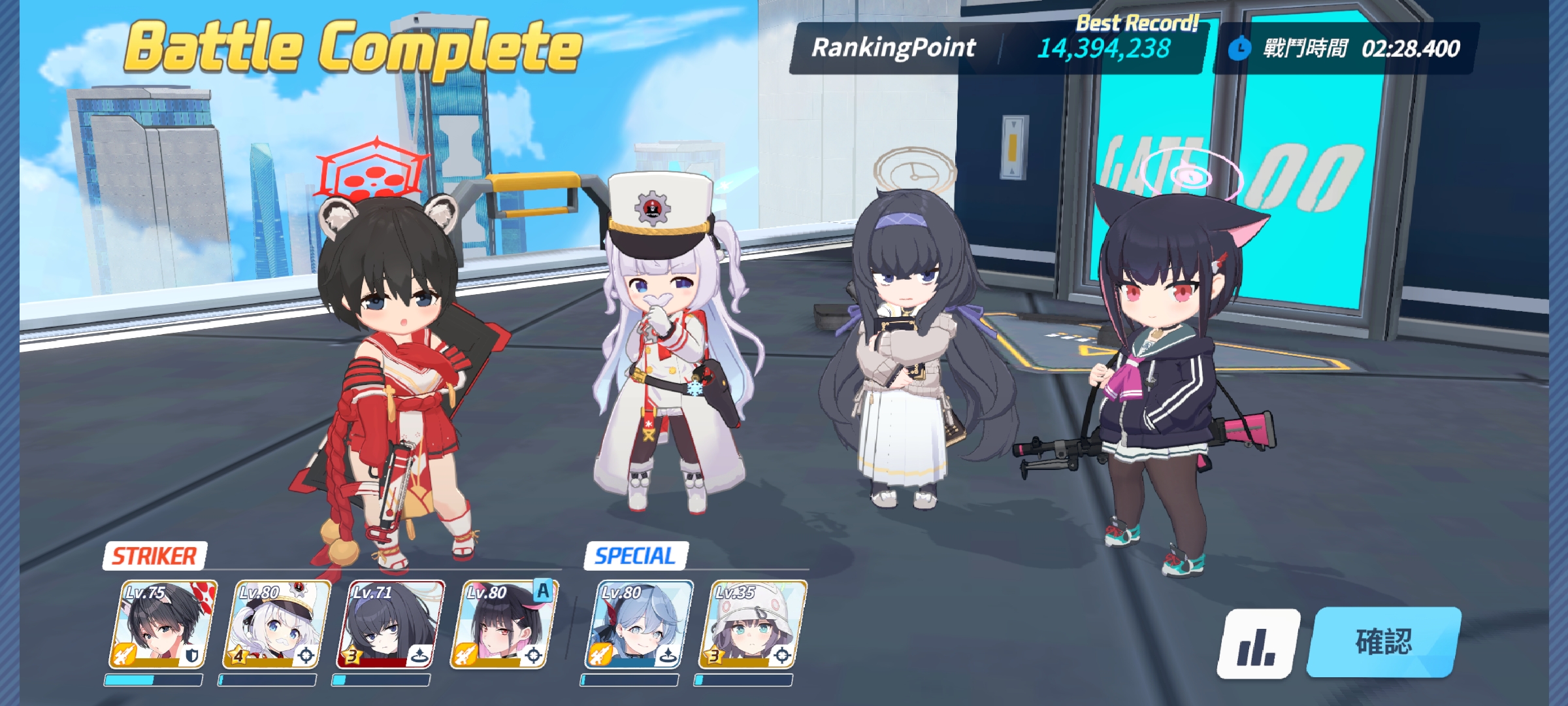Confirm the battle results with 確認
Screen dimensions: 1568x706
pos(1384,642)
